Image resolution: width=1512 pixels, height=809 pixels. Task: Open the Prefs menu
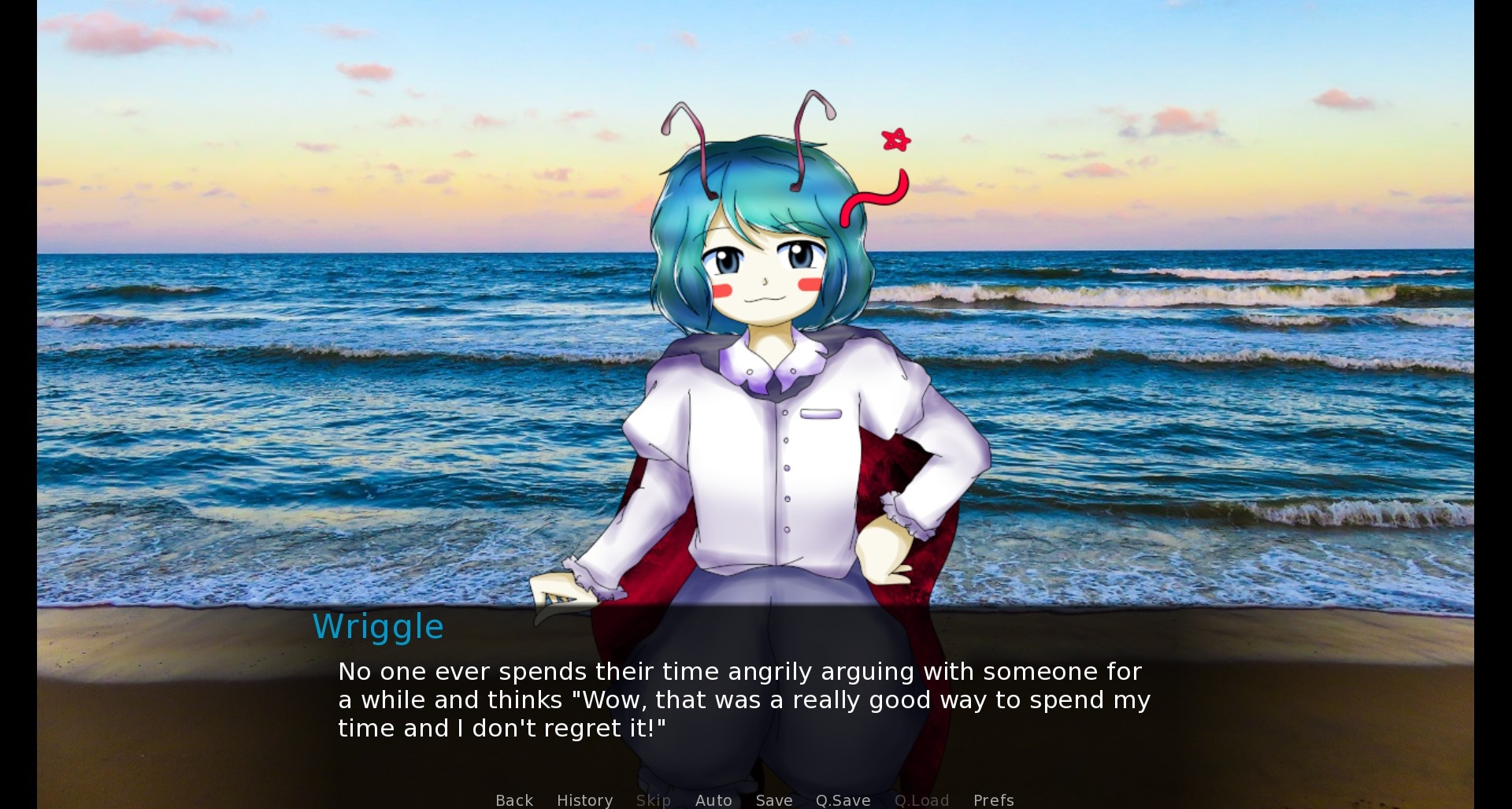[x=993, y=800]
